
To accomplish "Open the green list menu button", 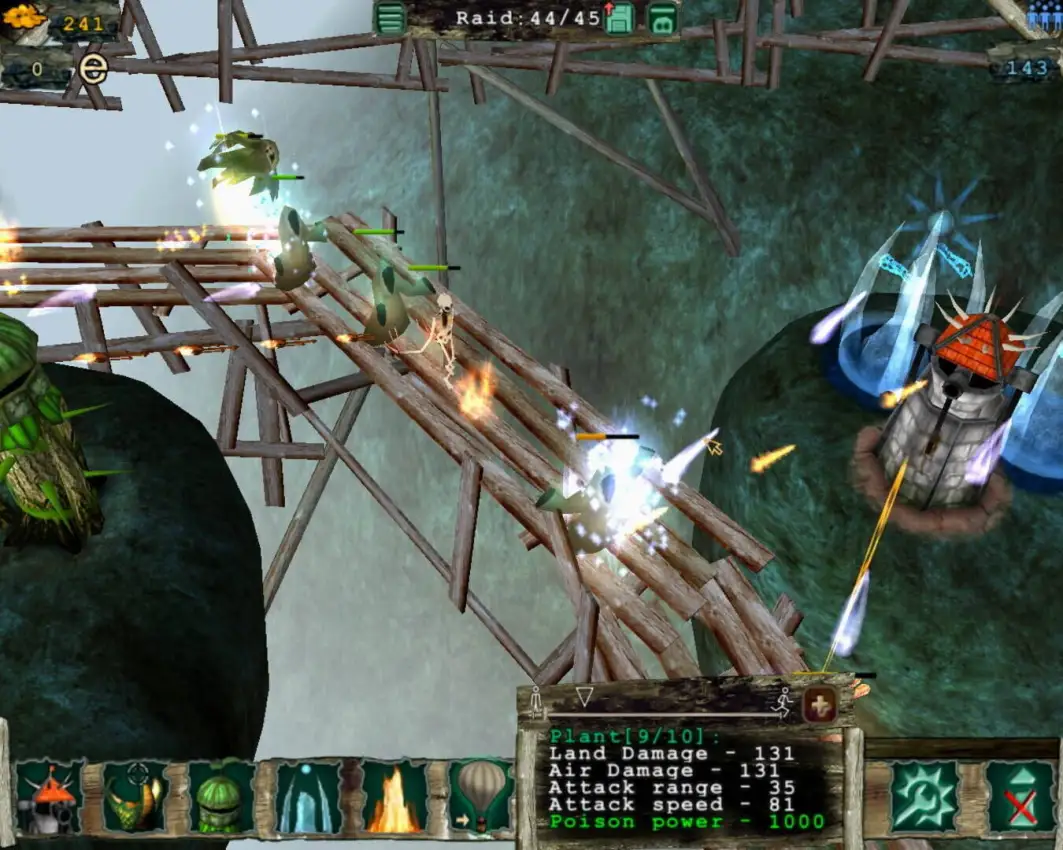I will [390, 17].
